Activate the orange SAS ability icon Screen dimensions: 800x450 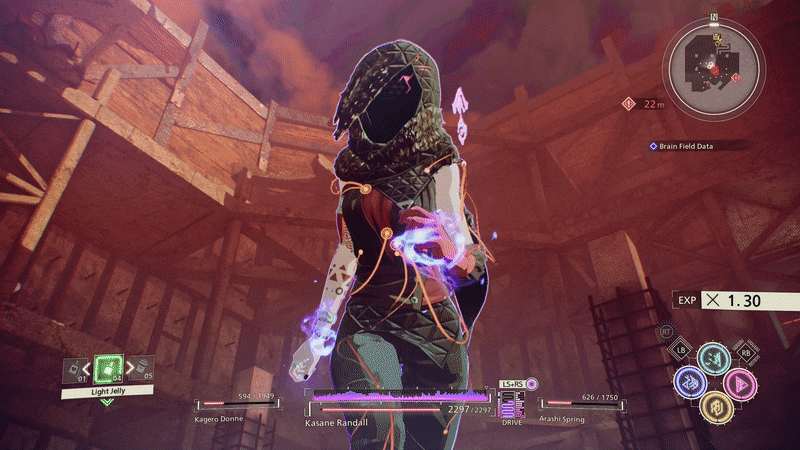click(712, 405)
